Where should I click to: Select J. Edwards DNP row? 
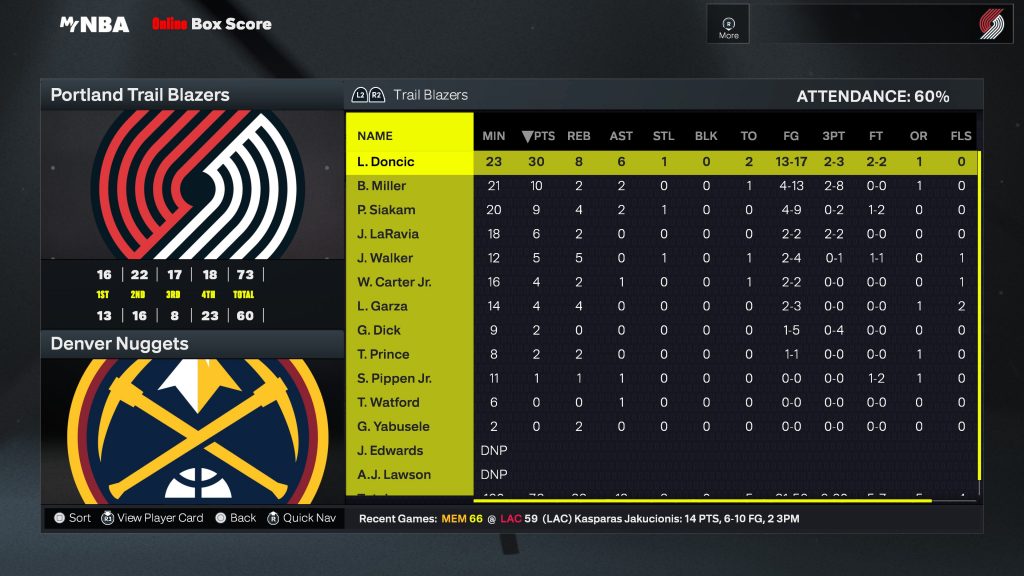390,450
